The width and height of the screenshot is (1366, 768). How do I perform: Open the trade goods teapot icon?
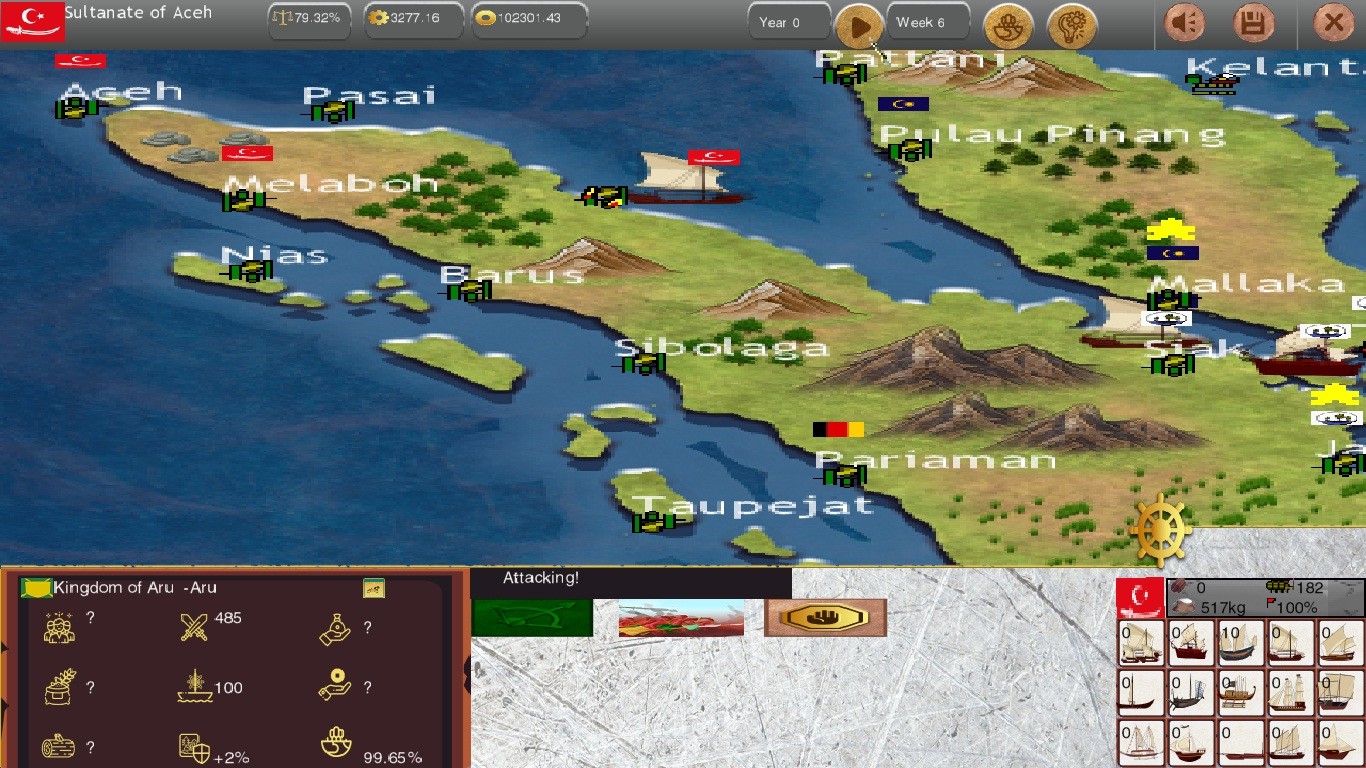click(1008, 27)
